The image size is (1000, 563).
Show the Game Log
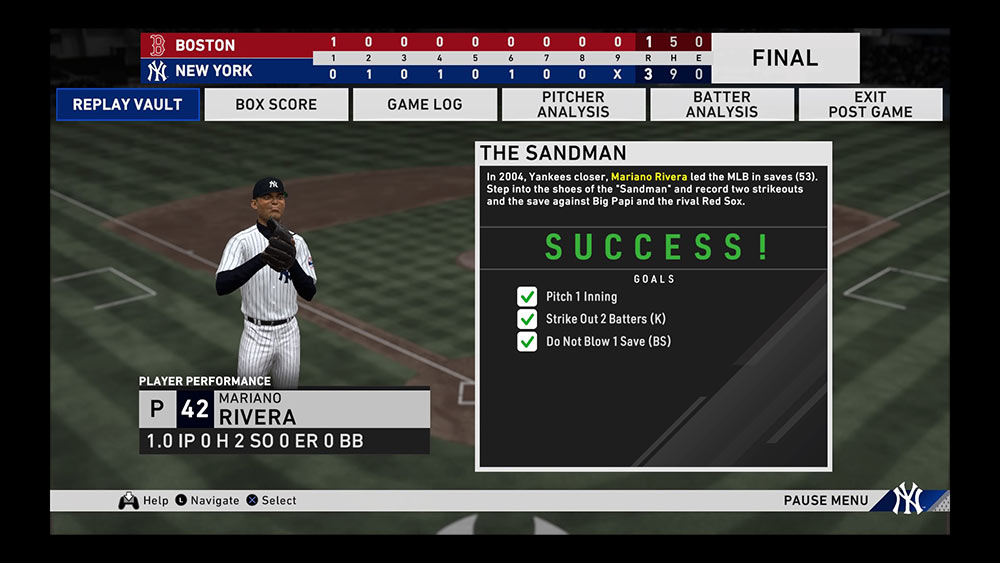click(425, 104)
